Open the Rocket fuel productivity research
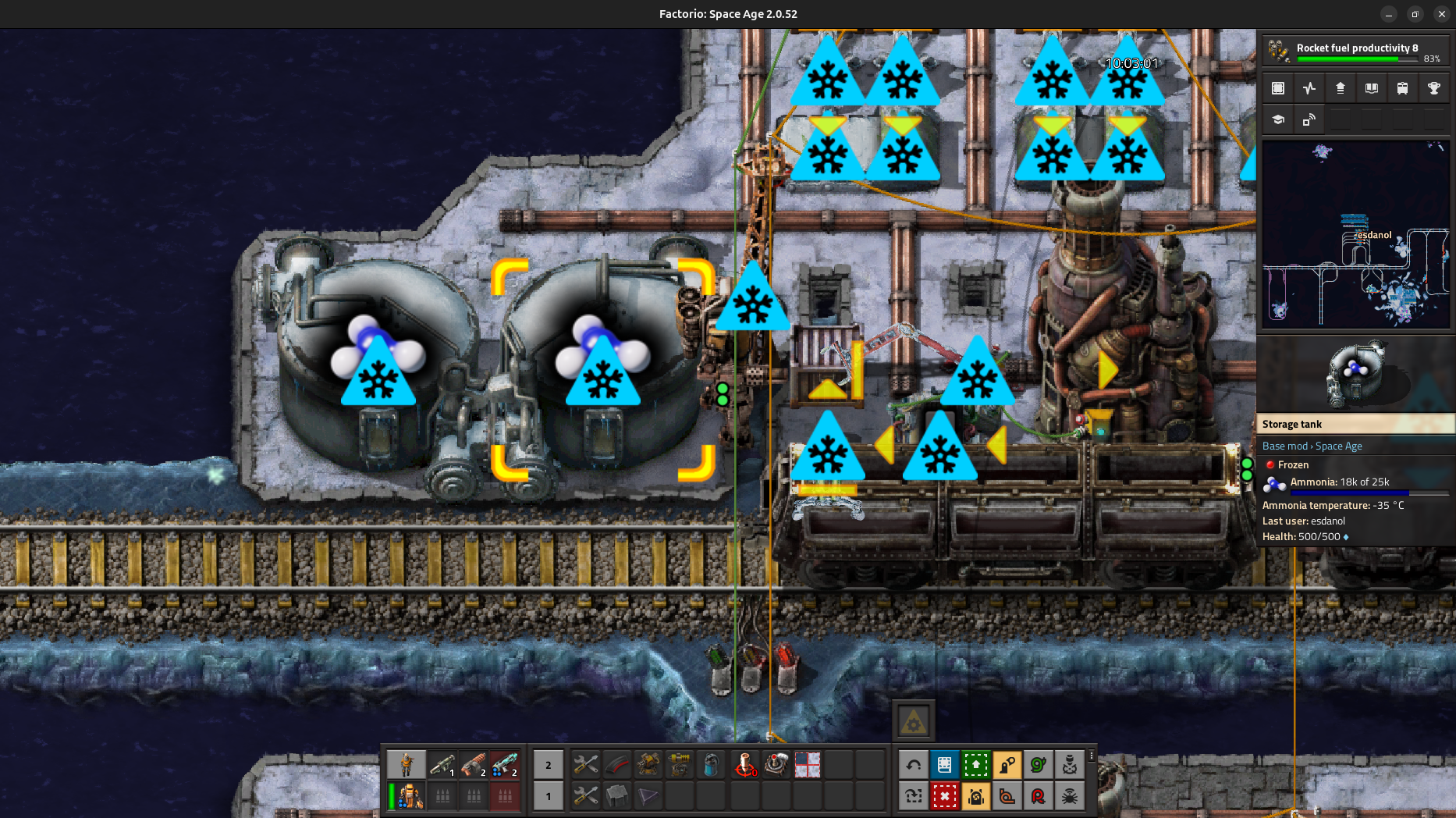 click(1355, 52)
